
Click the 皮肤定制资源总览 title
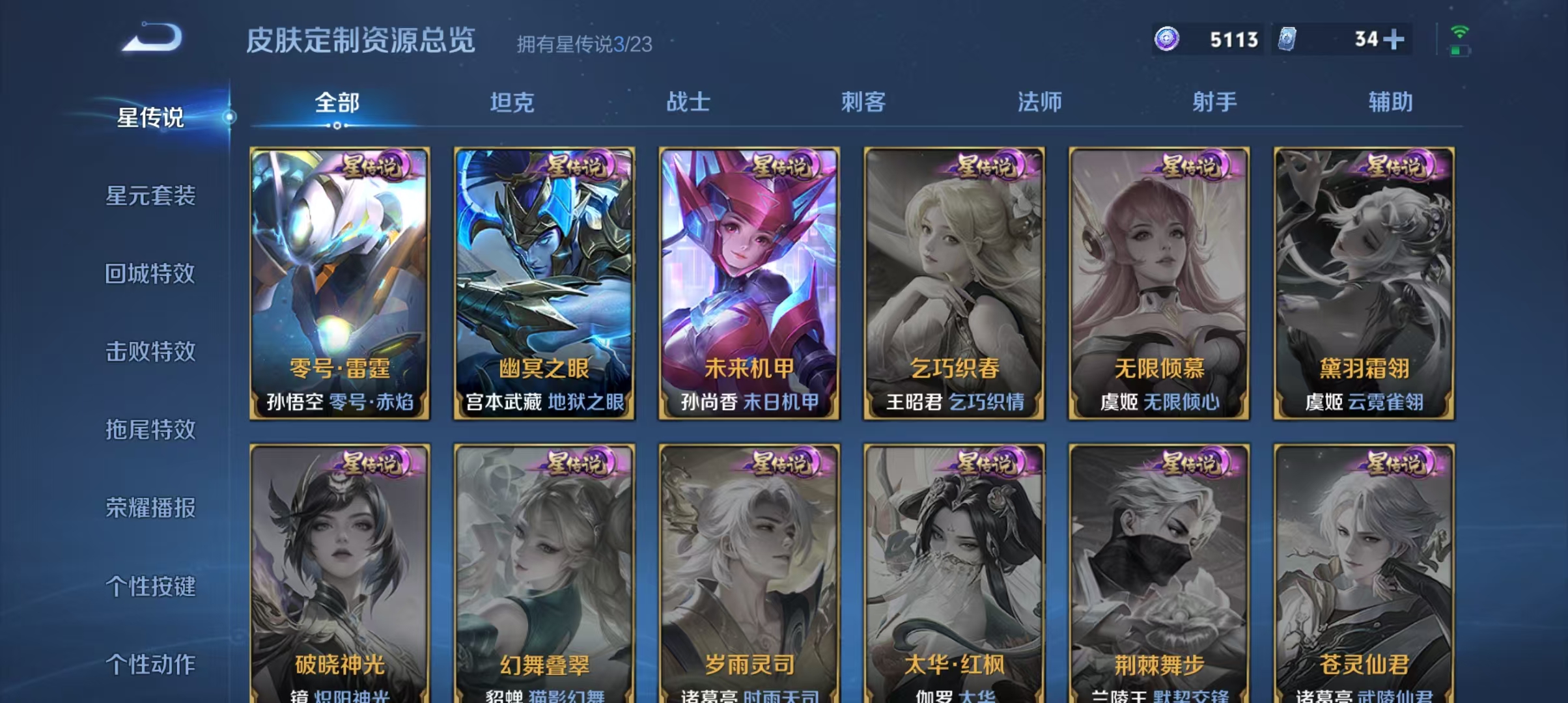359,39
